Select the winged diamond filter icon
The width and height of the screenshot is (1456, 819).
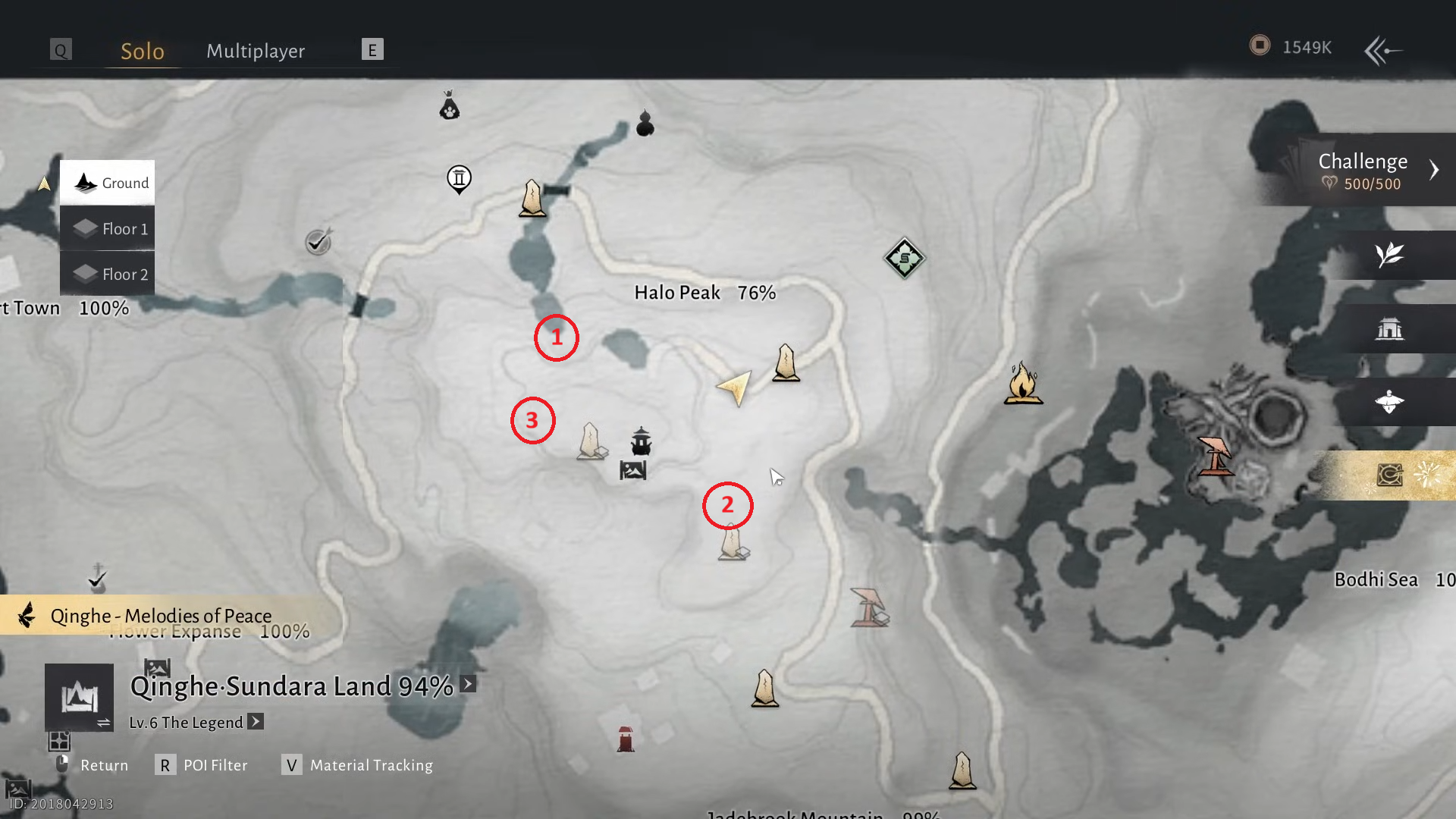click(1389, 402)
